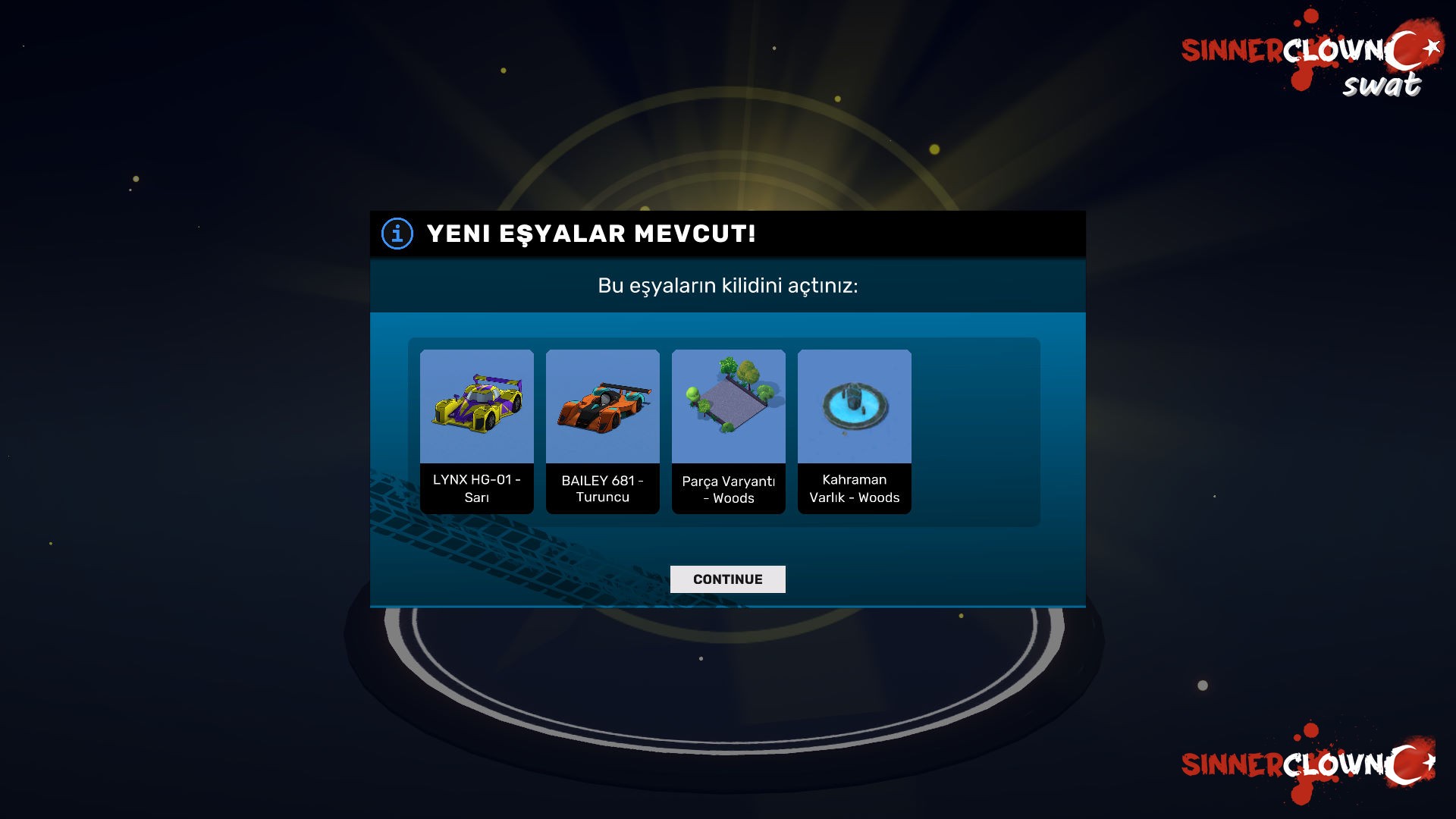
Task: Choose the BAILEY 681 Turuncu car card
Action: point(602,431)
